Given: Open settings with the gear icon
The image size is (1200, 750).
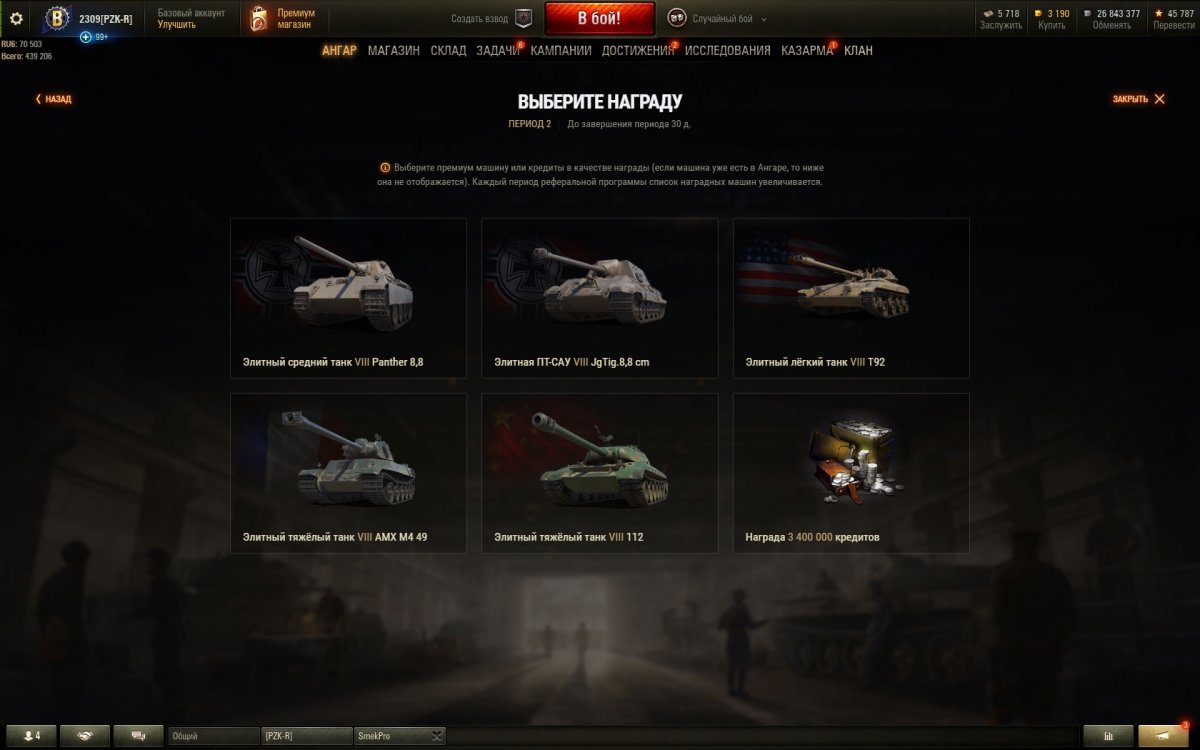Looking at the screenshot, I should click(16, 18).
